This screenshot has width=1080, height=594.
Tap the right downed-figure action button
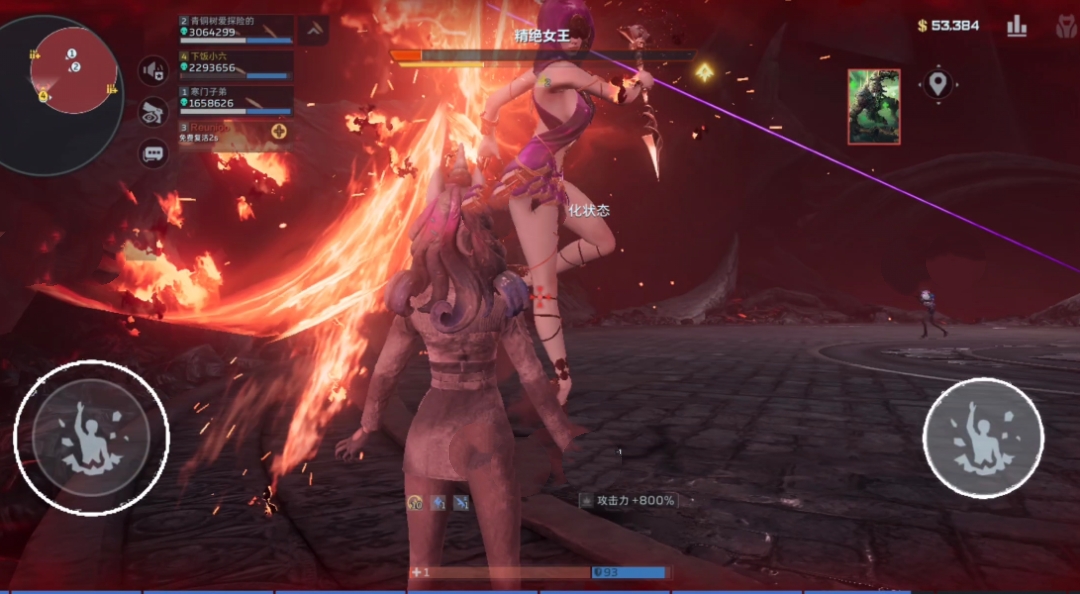coord(983,438)
